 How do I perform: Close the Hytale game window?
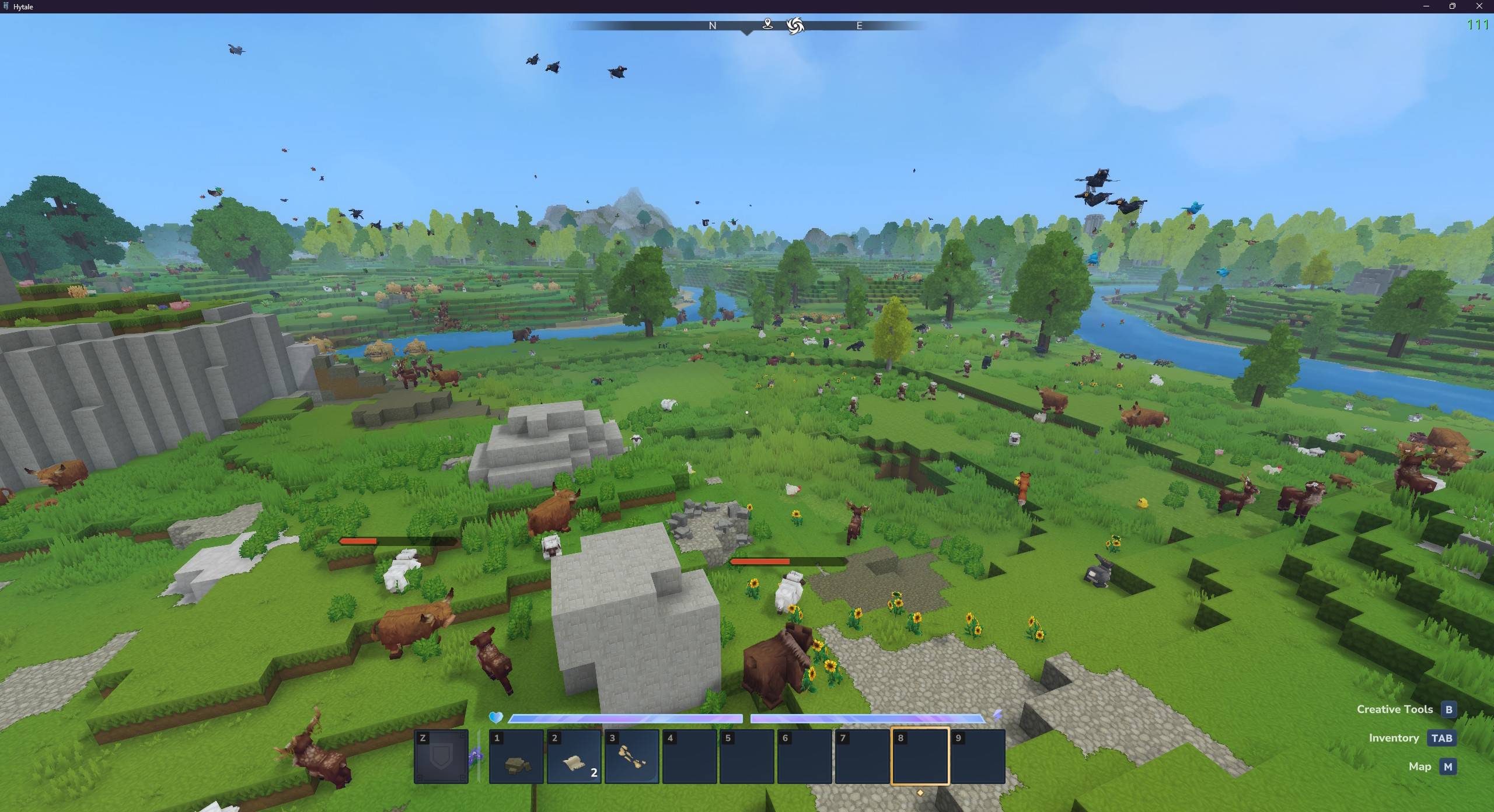pos(1479,6)
